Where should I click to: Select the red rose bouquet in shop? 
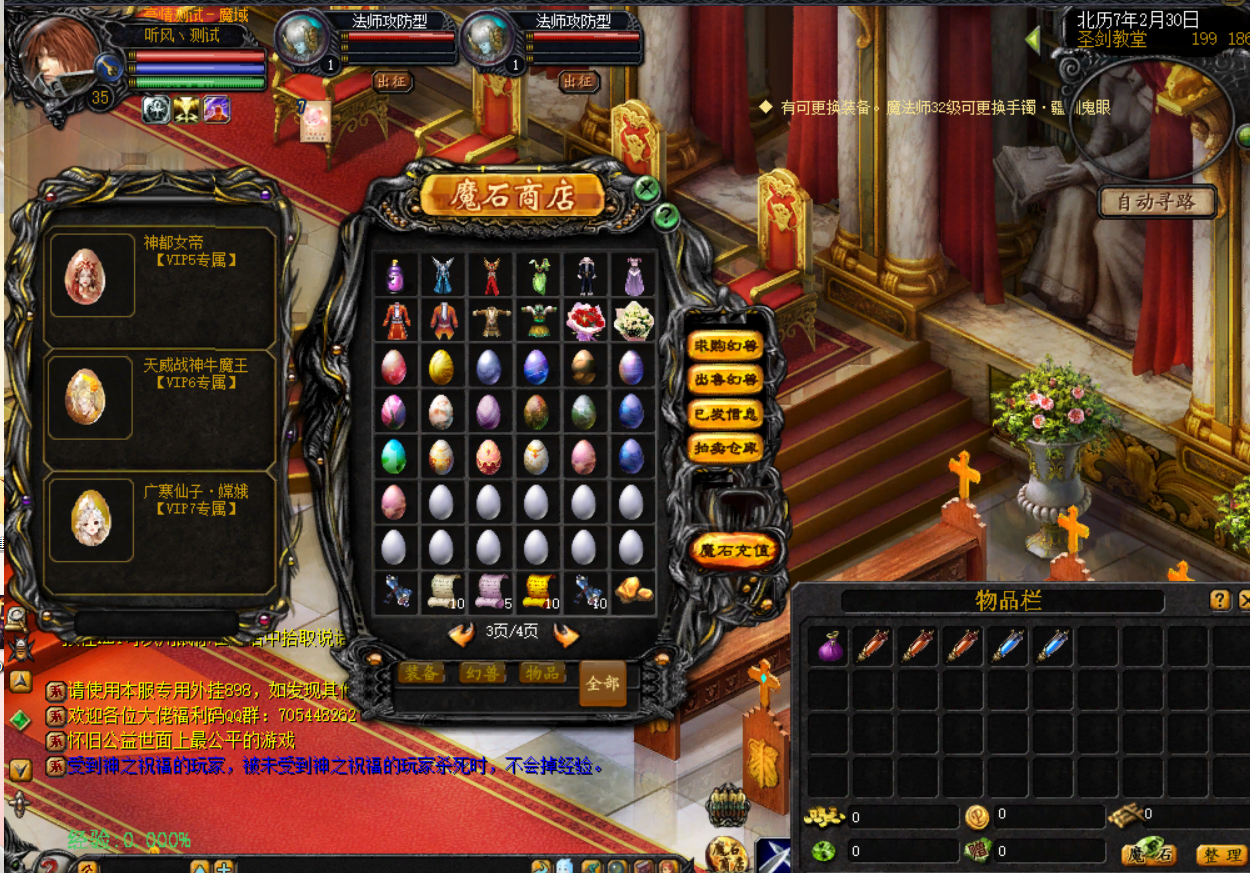[585, 321]
